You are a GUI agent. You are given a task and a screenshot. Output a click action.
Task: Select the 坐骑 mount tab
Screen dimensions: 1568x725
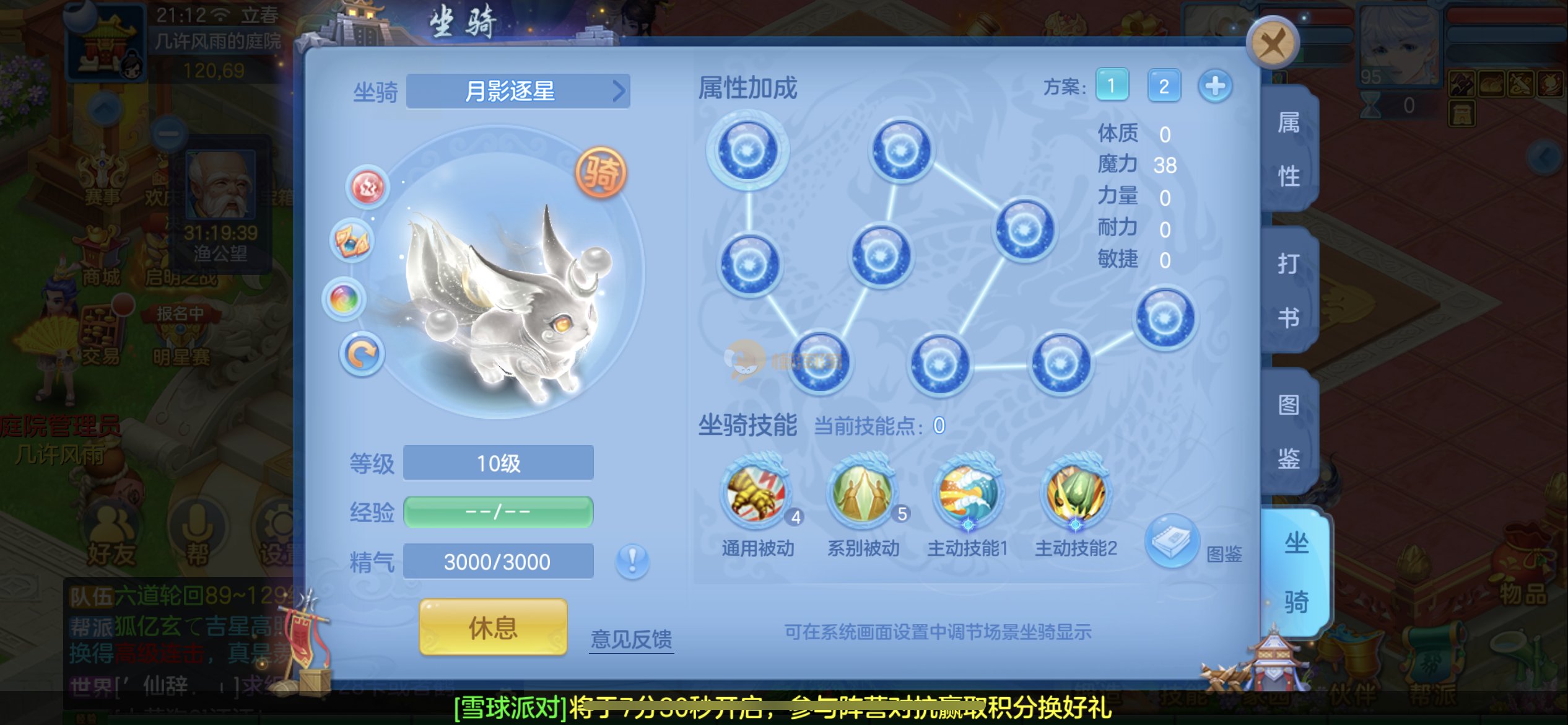point(1296,572)
